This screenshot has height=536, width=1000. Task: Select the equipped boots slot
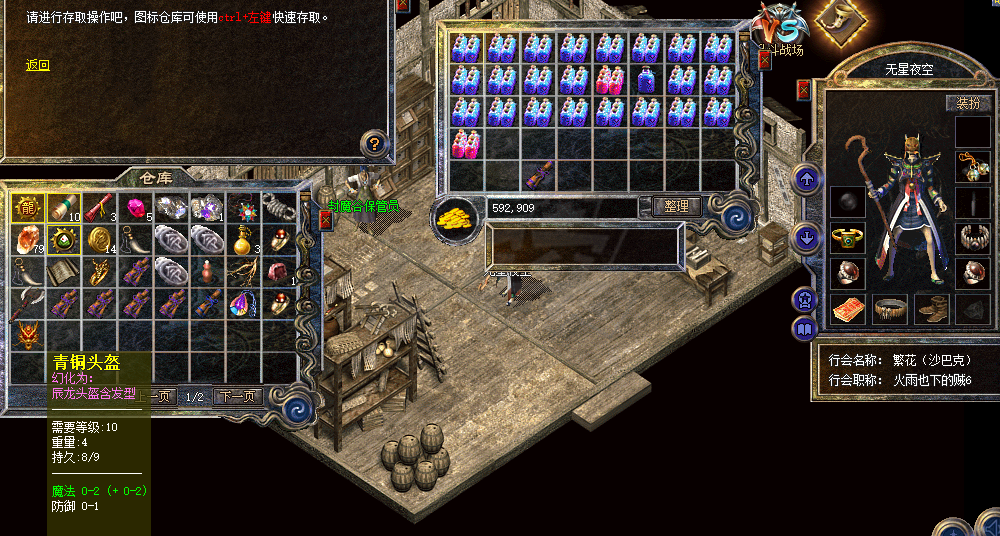coord(931,308)
